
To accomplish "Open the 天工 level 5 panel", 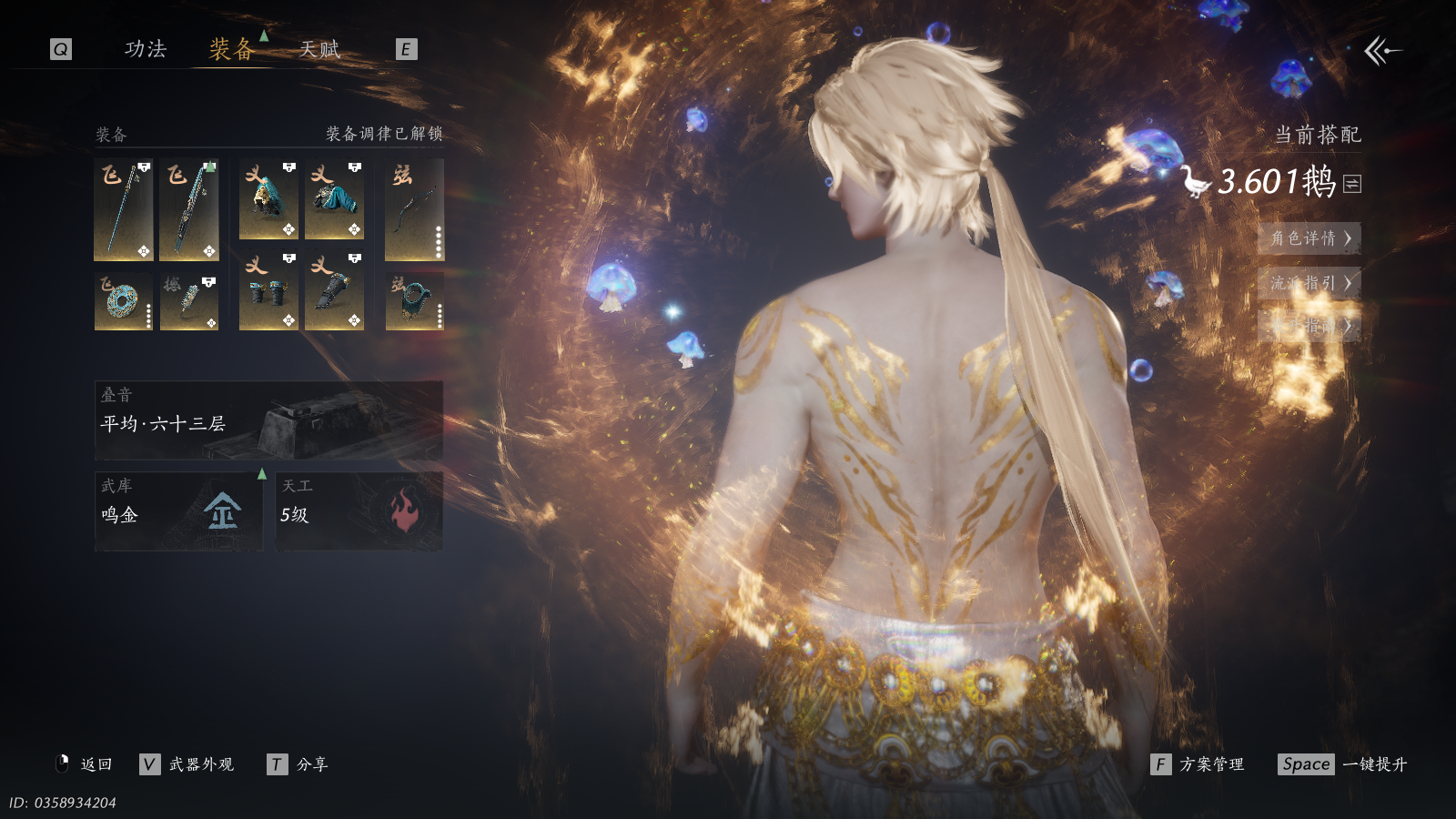I will point(359,511).
